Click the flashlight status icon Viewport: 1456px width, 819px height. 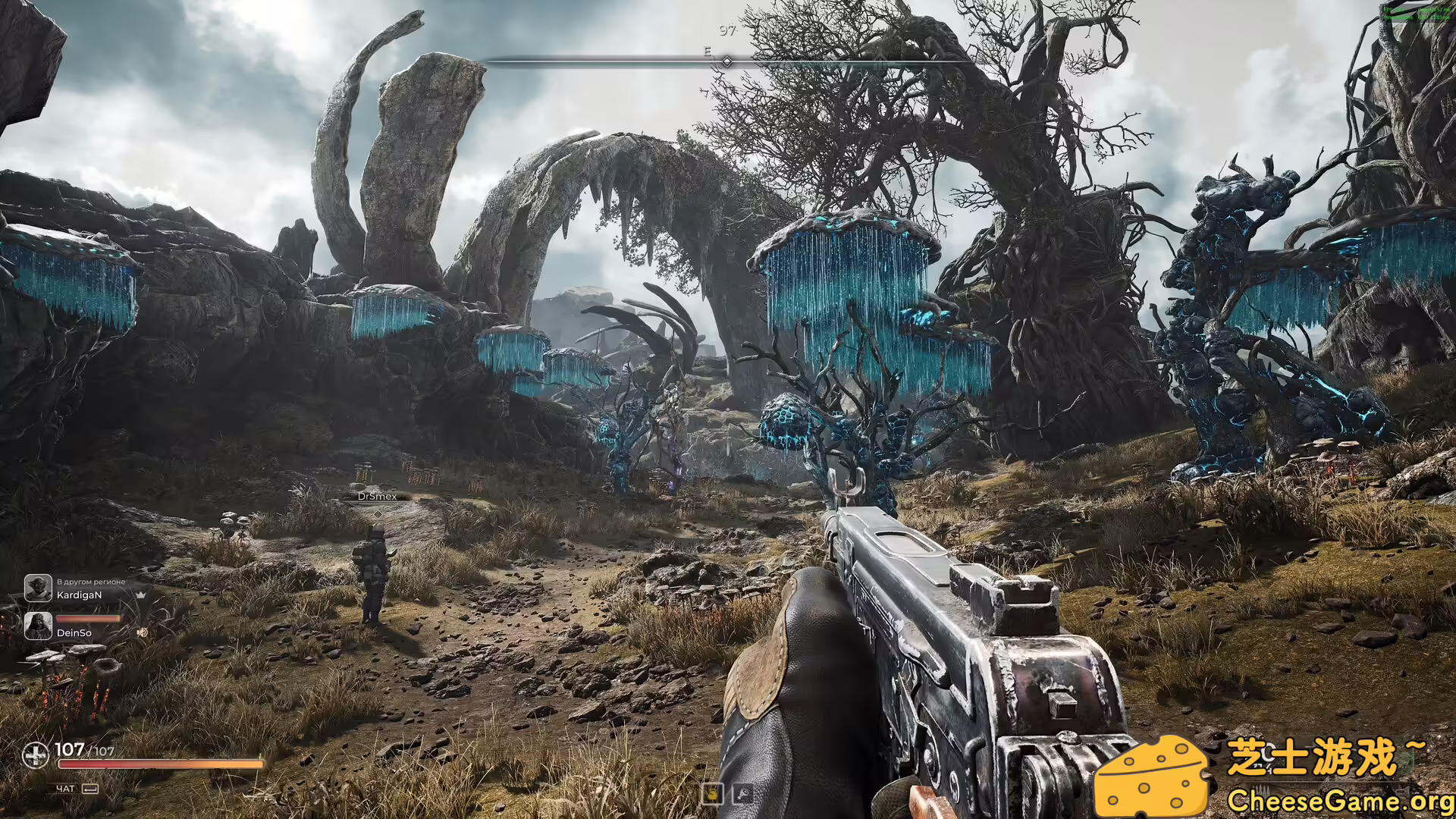(742, 793)
